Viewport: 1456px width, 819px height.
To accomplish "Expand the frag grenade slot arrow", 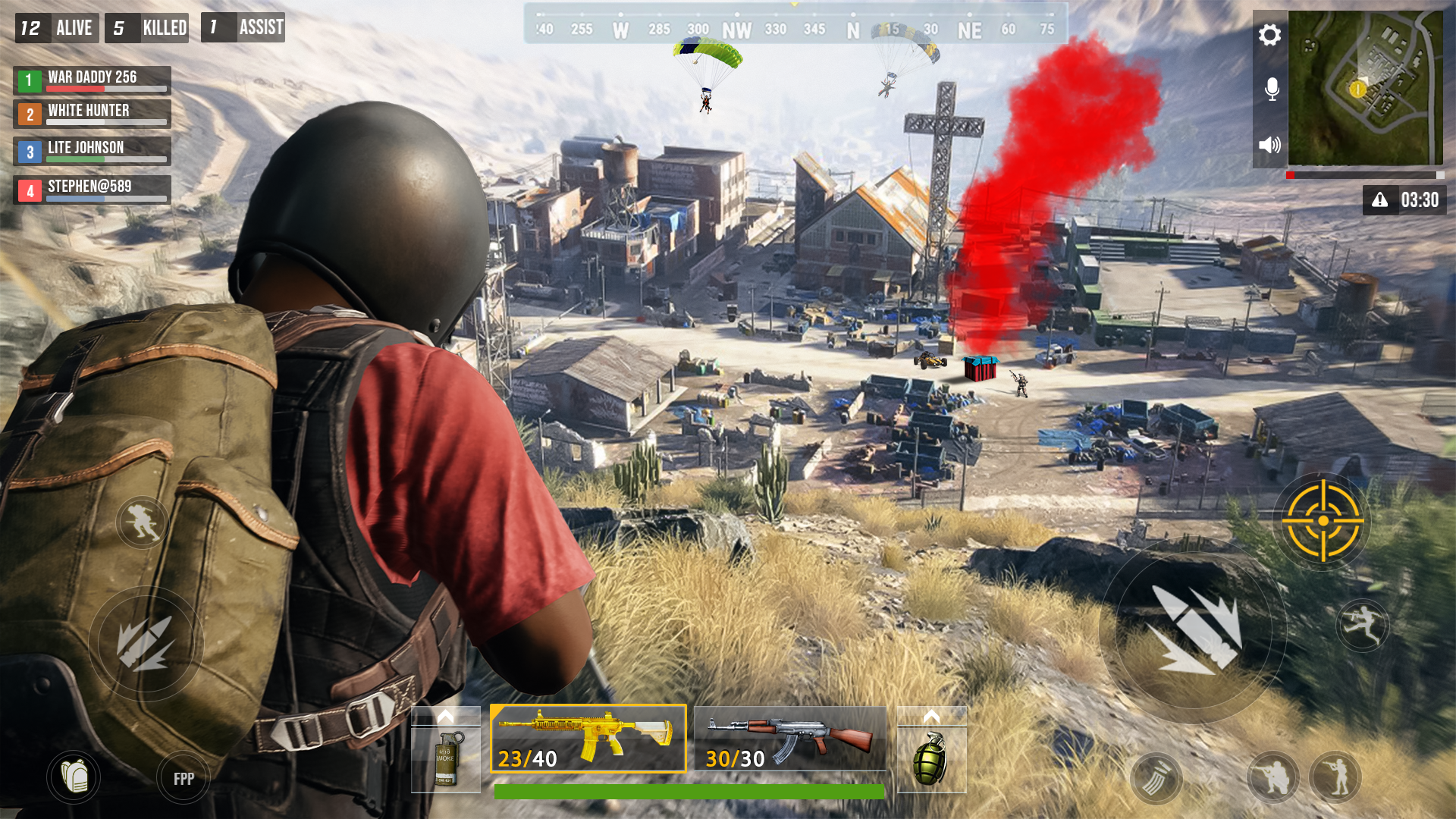I will [932, 714].
